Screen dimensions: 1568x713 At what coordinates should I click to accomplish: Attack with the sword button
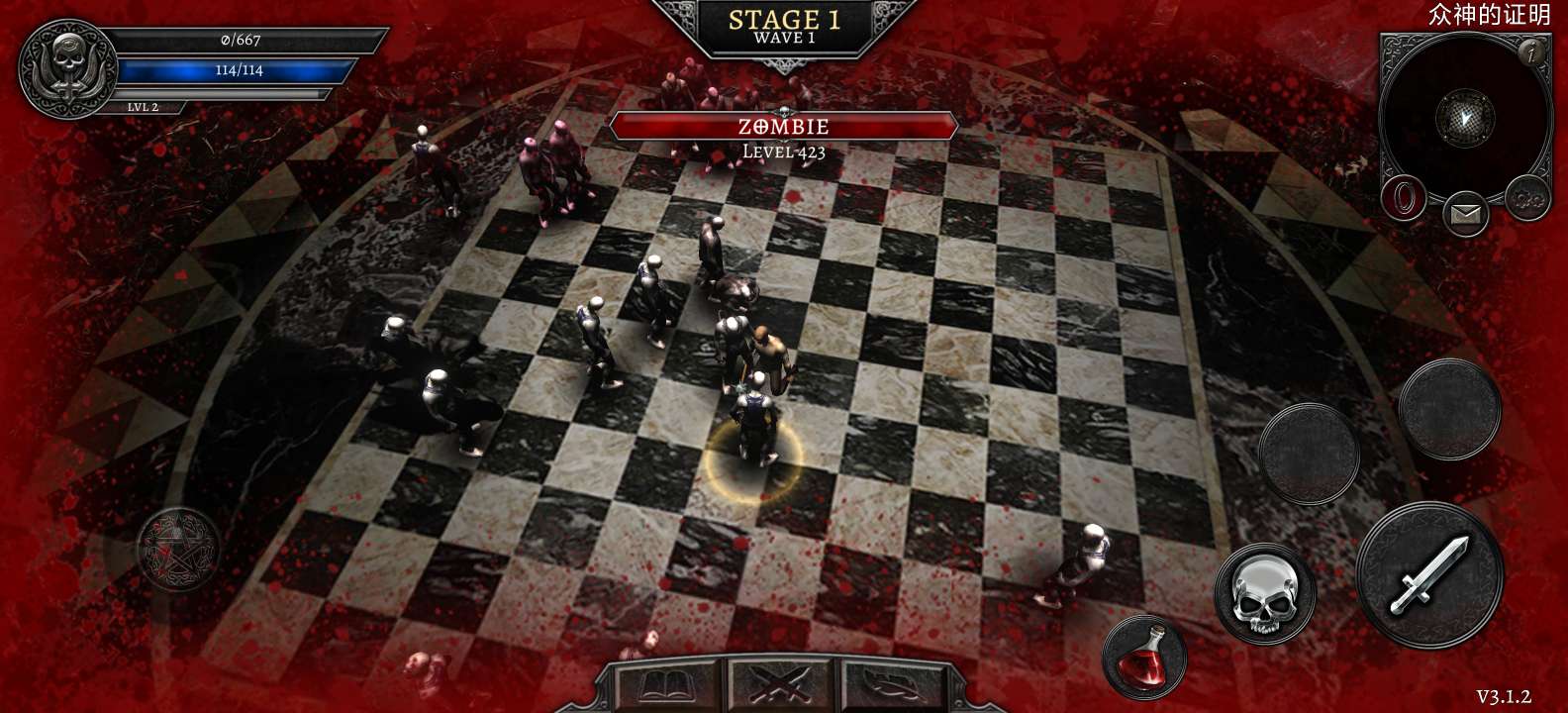coord(1423,576)
